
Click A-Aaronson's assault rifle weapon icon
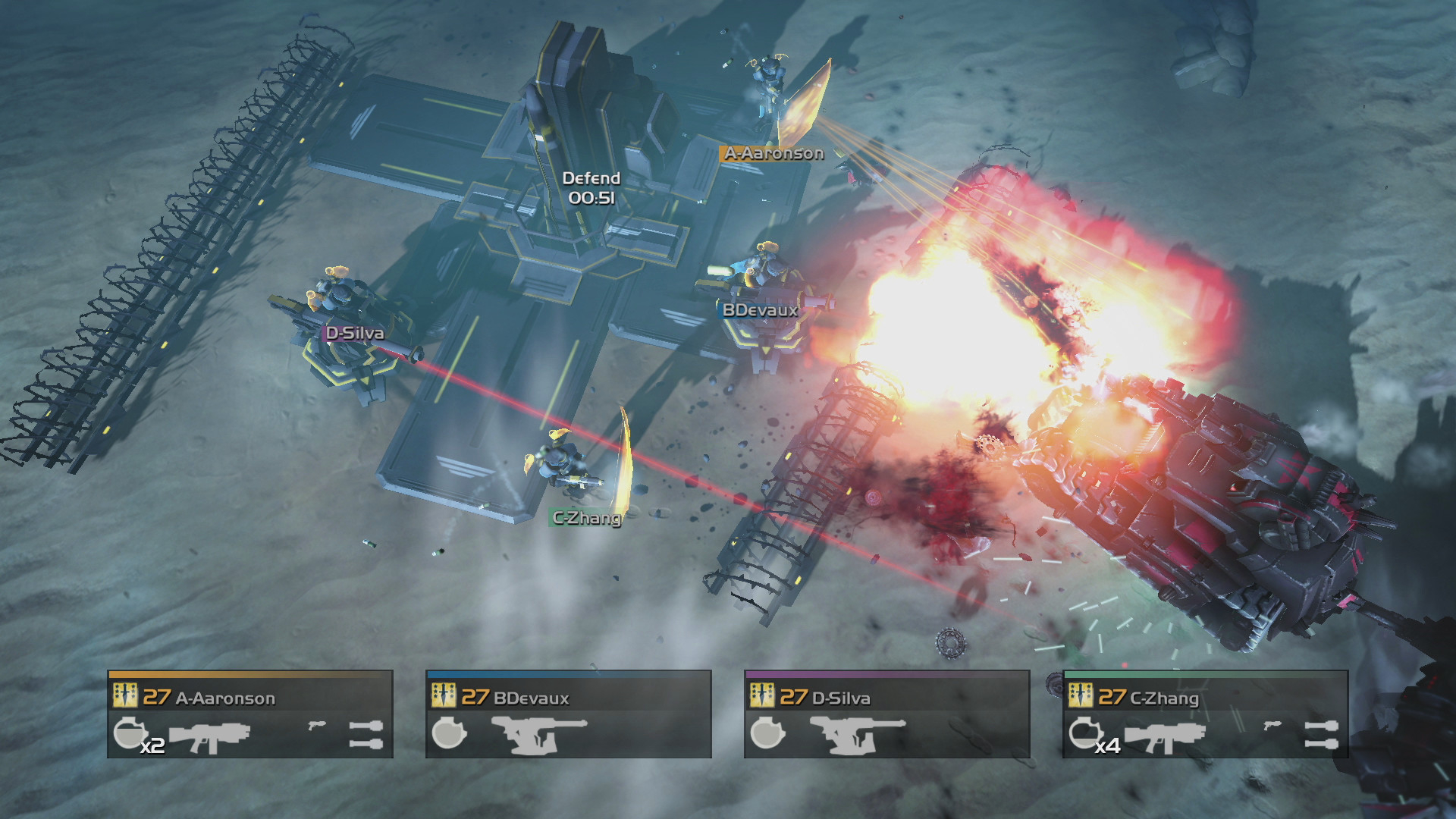pos(210,736)
